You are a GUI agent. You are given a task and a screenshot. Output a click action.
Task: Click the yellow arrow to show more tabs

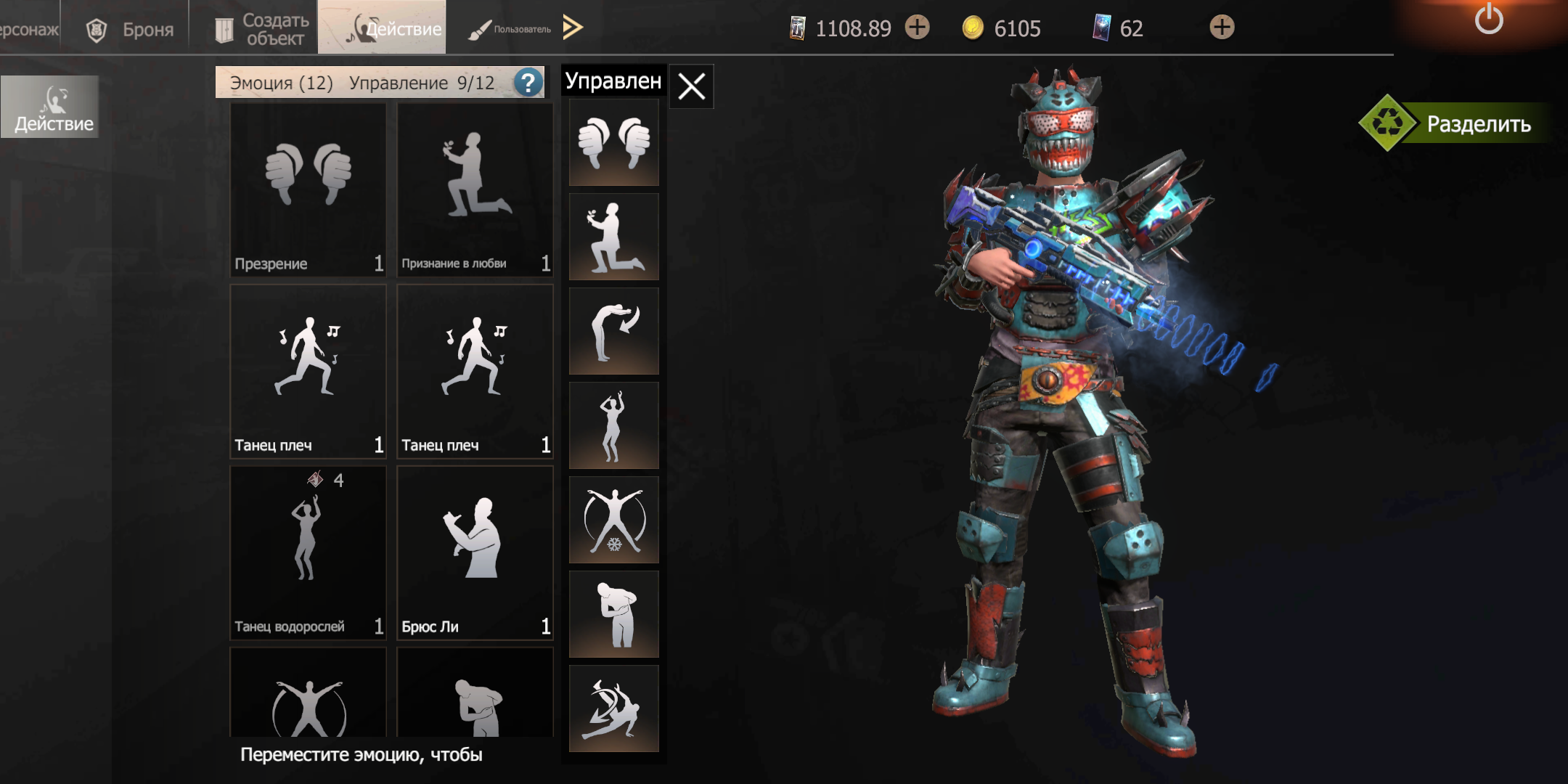pos(573,28)
